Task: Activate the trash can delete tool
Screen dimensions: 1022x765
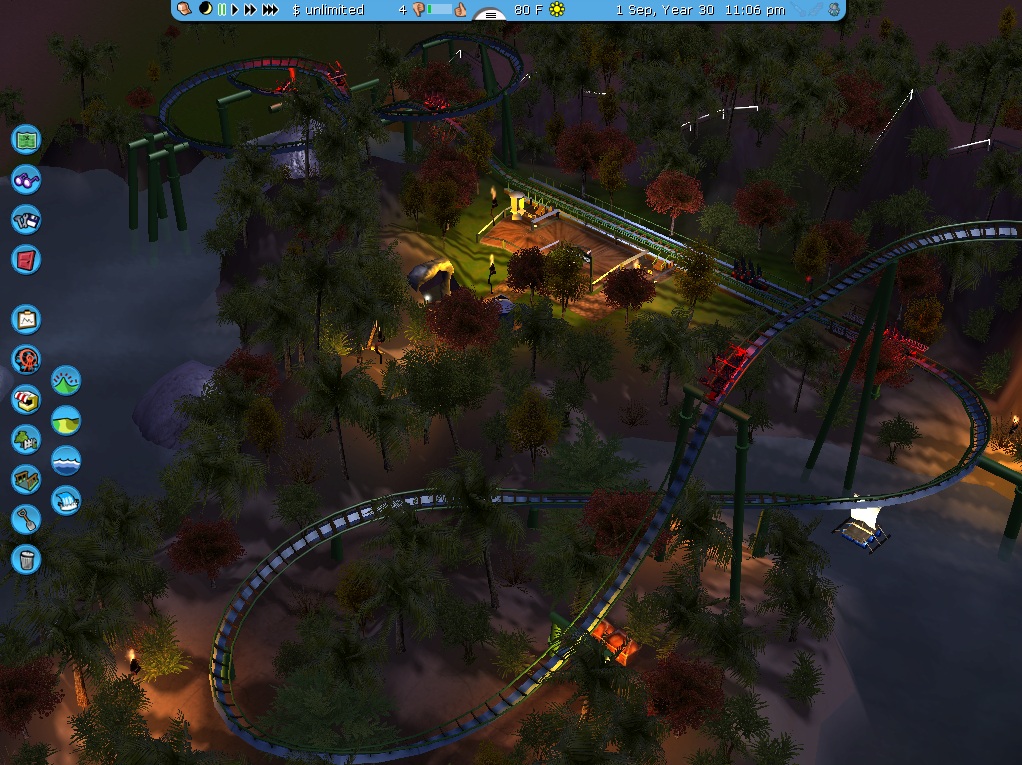Action: coord(26,558)
